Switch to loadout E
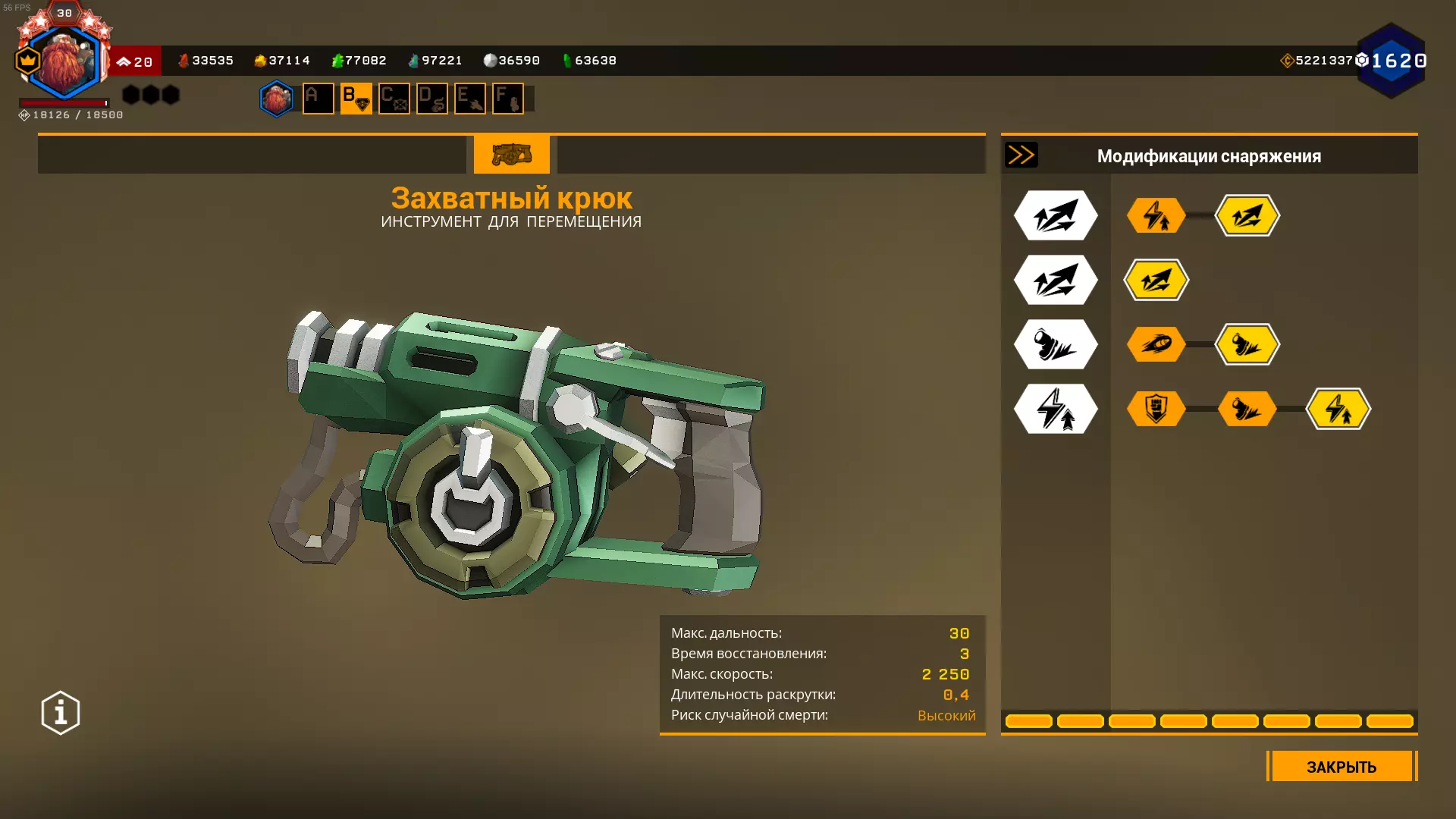The width and height of the screenshot is (1456, 819). tap(469, 99)
